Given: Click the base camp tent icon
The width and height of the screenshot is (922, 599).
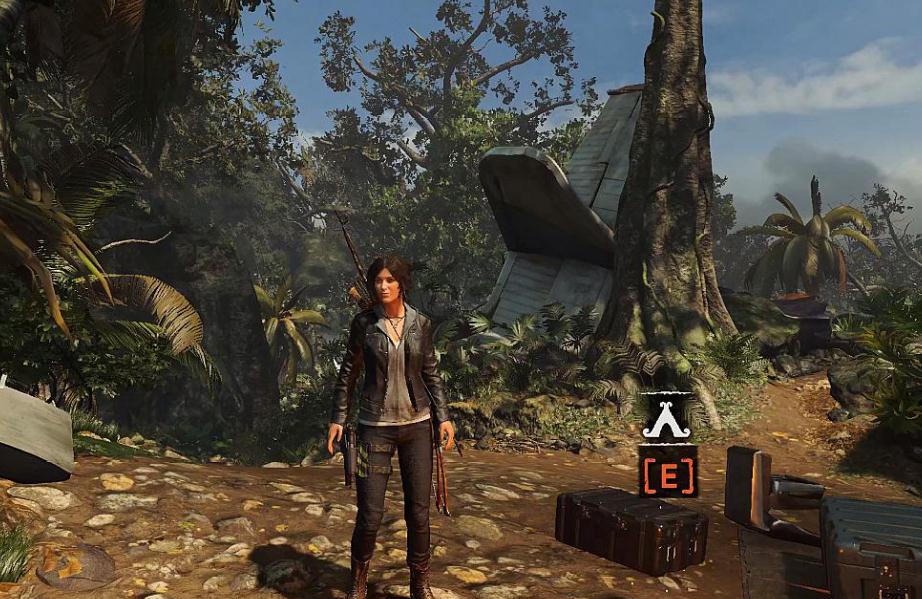Looking at the screenshot, I should [667, 417].
